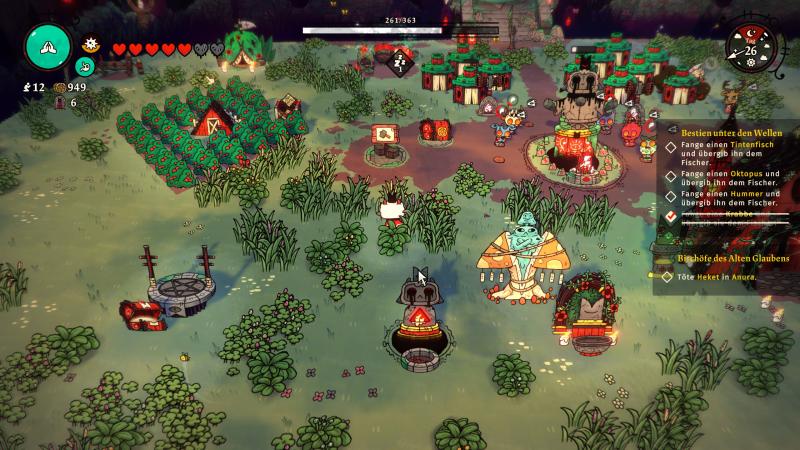
Task: Click the orange spiky sickness icon
Action: 90,45
